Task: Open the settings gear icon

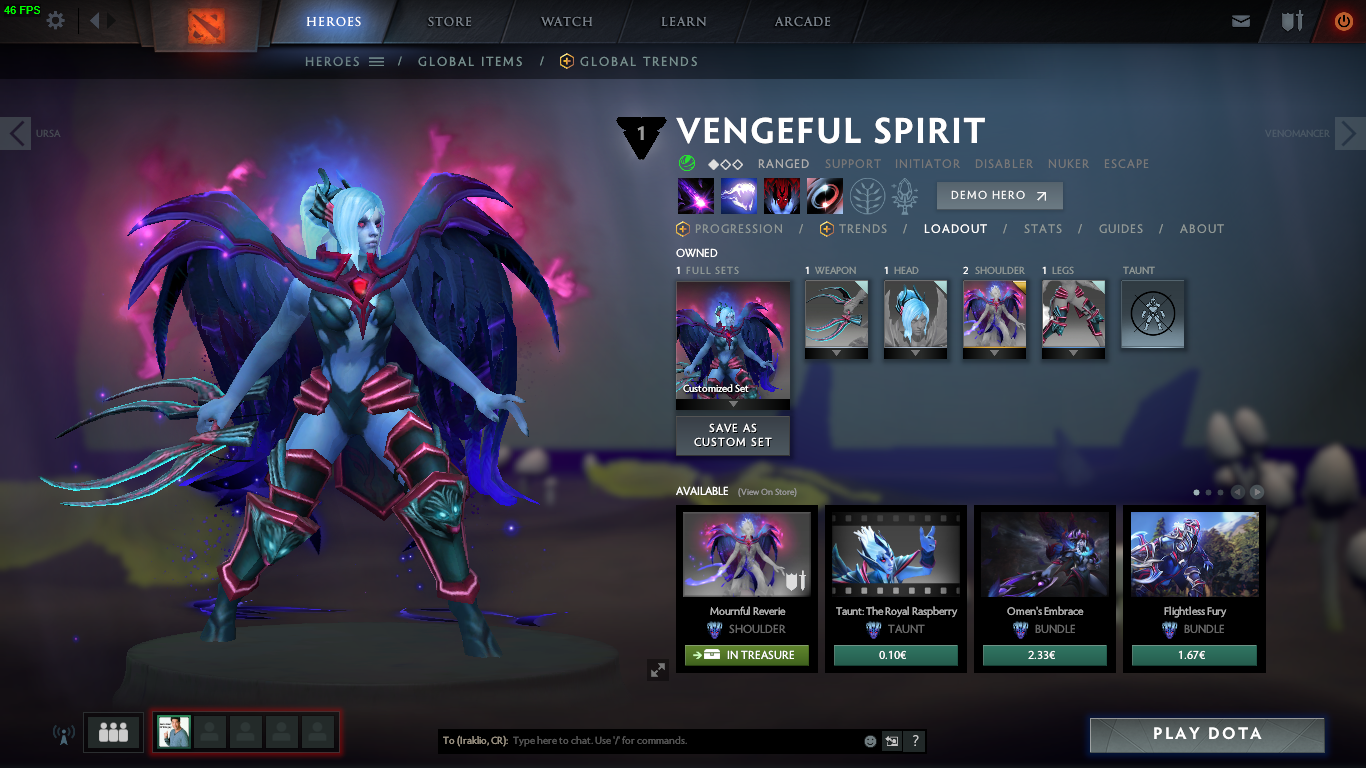Action: (x=56, y=21)
